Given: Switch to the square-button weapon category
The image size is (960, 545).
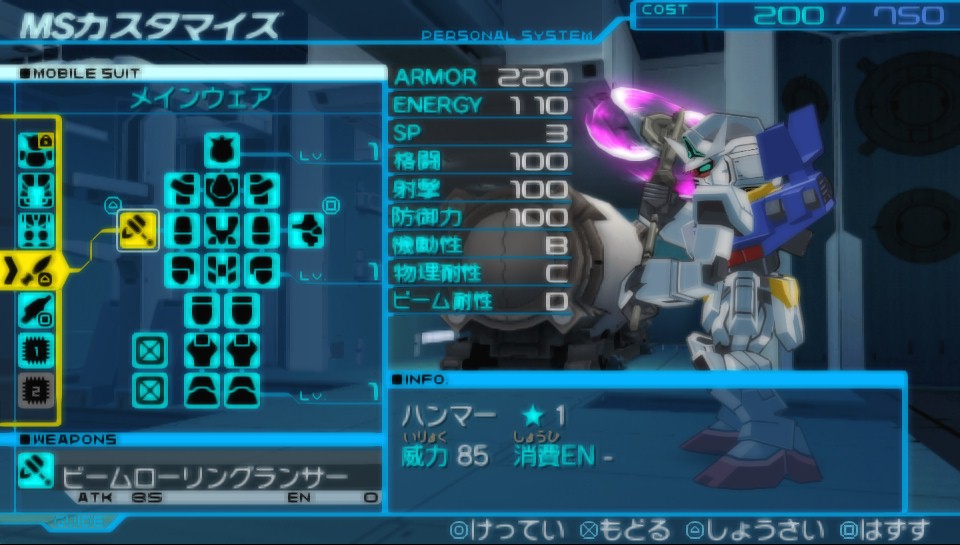Looking at the screenshot, I should tap(36, 311).
